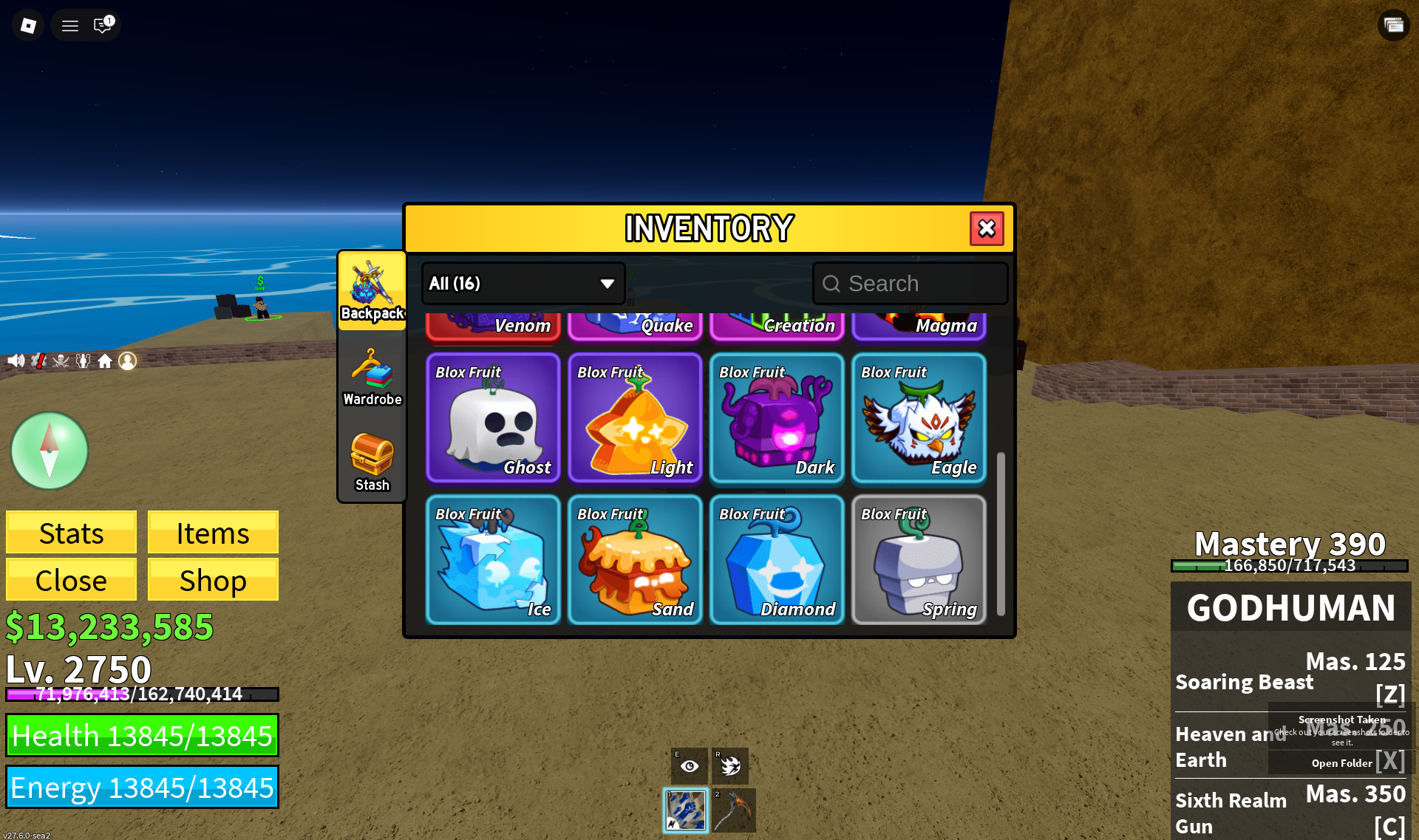Choose the Light Blox Fruit
Viewport: 1419px width, 840px height.
tap(635, 417)
